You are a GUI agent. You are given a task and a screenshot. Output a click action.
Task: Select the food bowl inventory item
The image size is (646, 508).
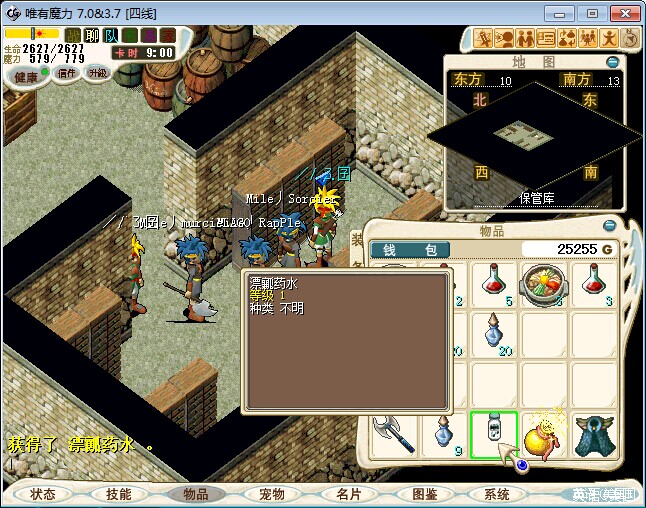click(x=545, y=286)
